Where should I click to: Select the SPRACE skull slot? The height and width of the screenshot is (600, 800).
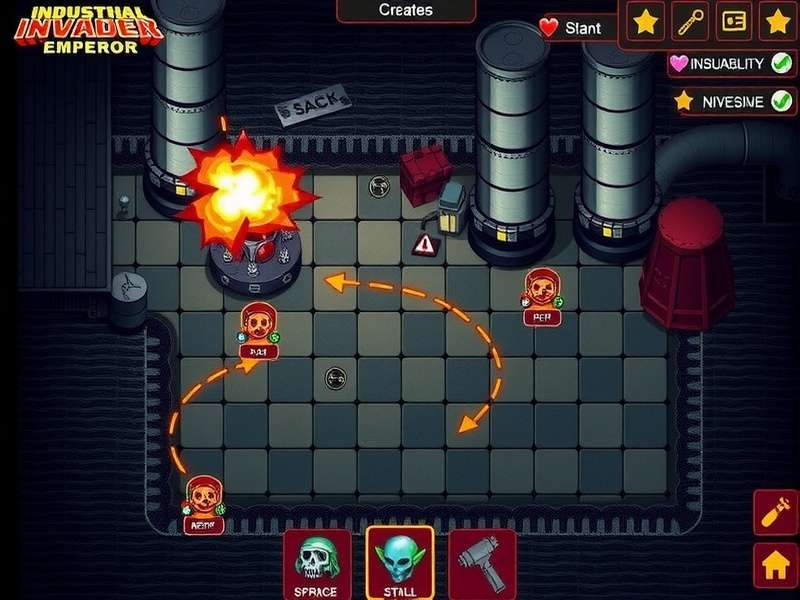tap(317, 564)
